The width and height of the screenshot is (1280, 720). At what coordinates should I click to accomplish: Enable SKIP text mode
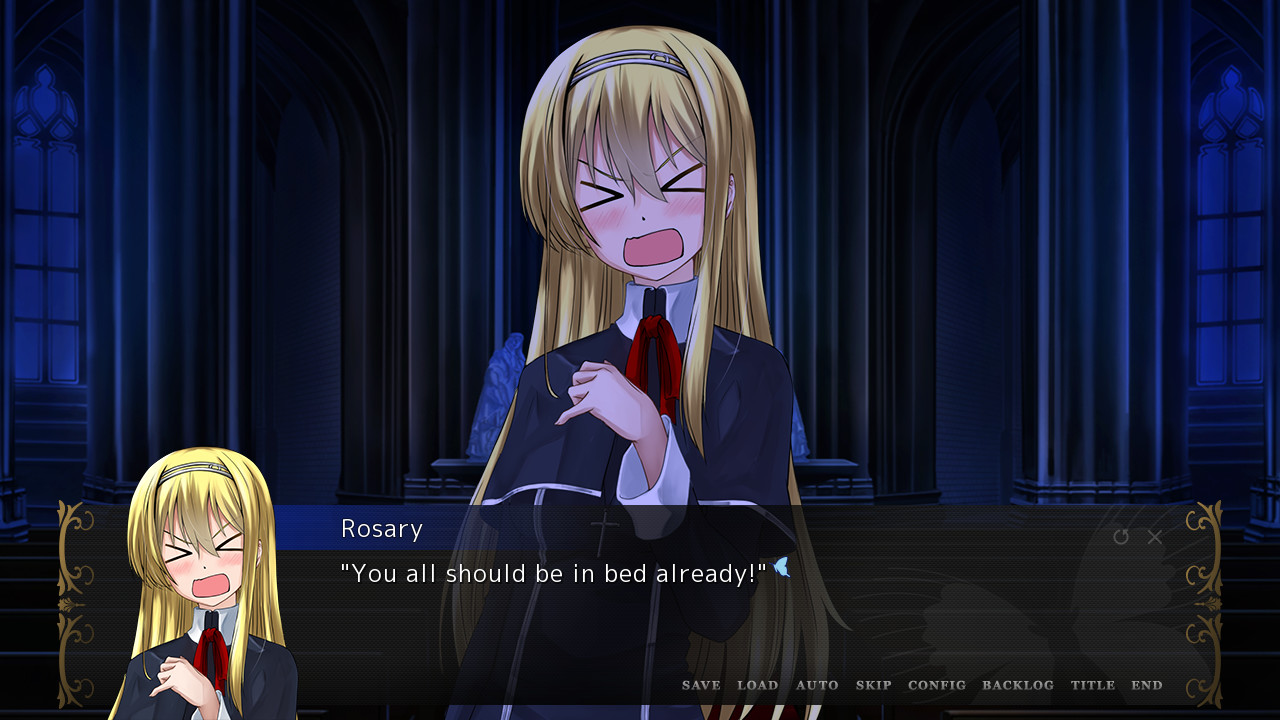[874, 685]
